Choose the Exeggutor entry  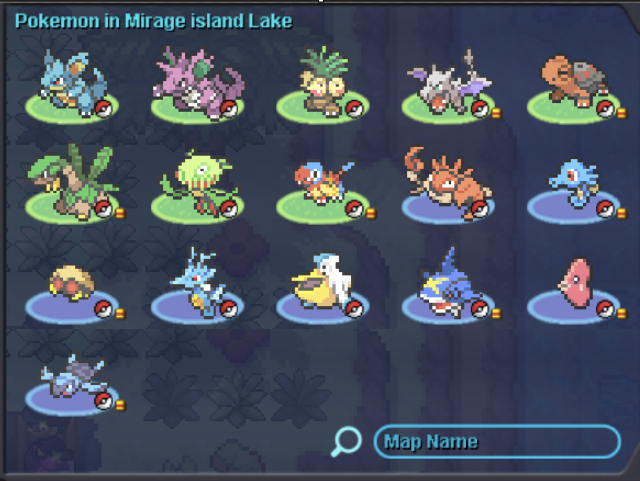point(321,82)
